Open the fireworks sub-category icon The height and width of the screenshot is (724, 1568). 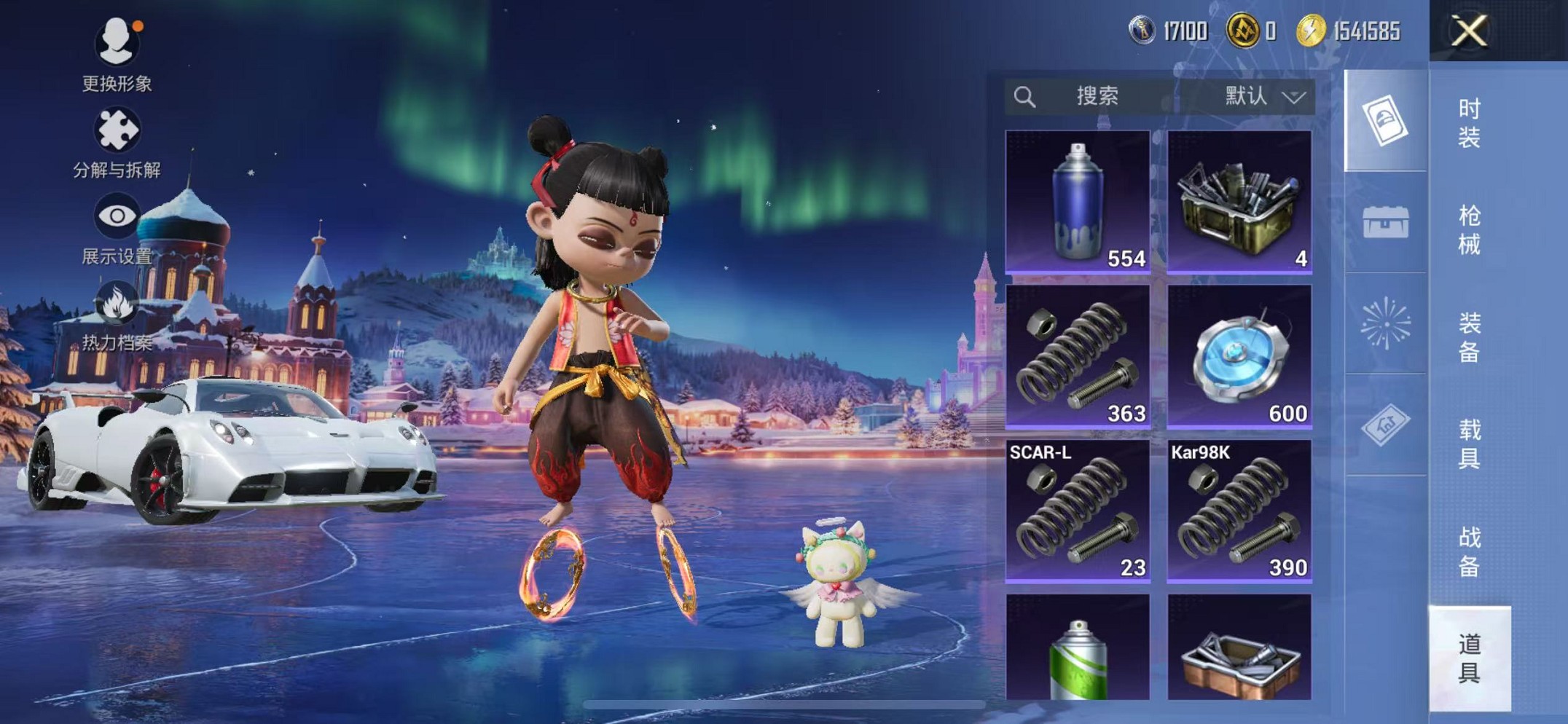[x=1385, y=323]
